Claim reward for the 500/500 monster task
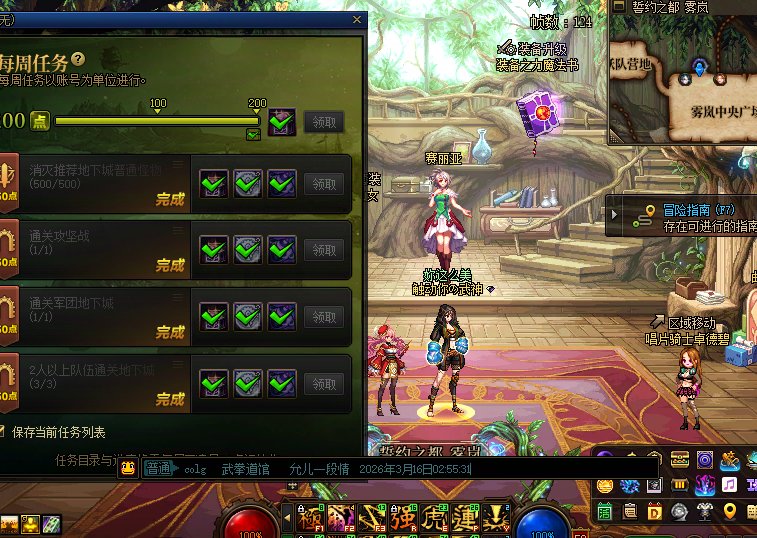Image resolution: width=757 pixels, height=538 pixels. [x=323, y=184]
